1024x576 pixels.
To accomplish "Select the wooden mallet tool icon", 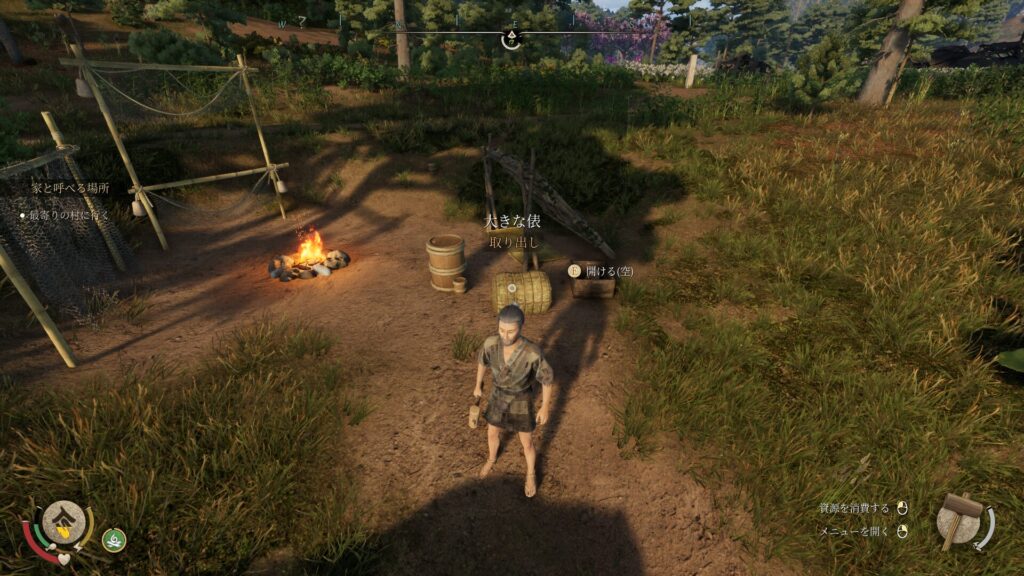I will tap(961, 519).
